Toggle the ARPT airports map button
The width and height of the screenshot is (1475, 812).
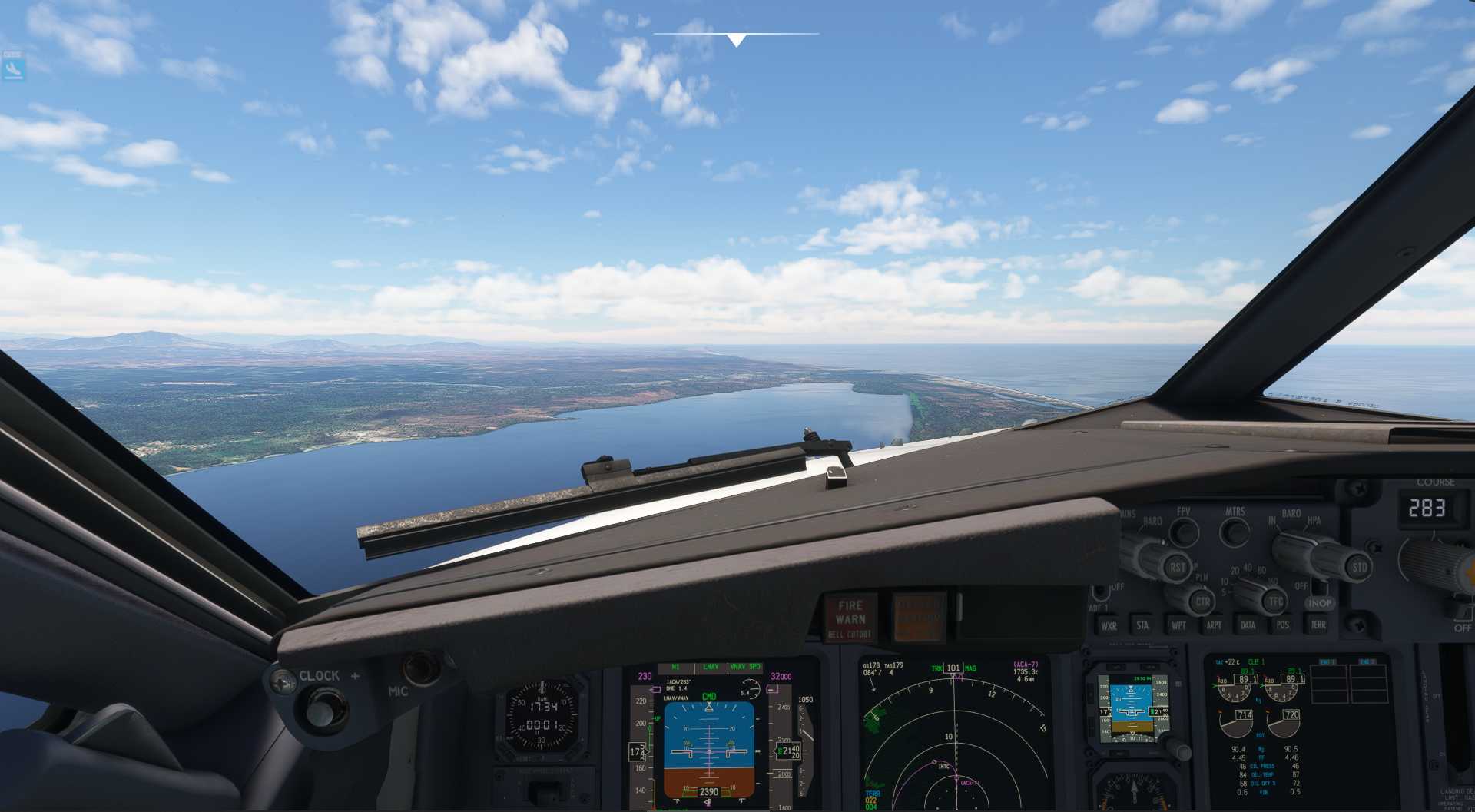1213,625
